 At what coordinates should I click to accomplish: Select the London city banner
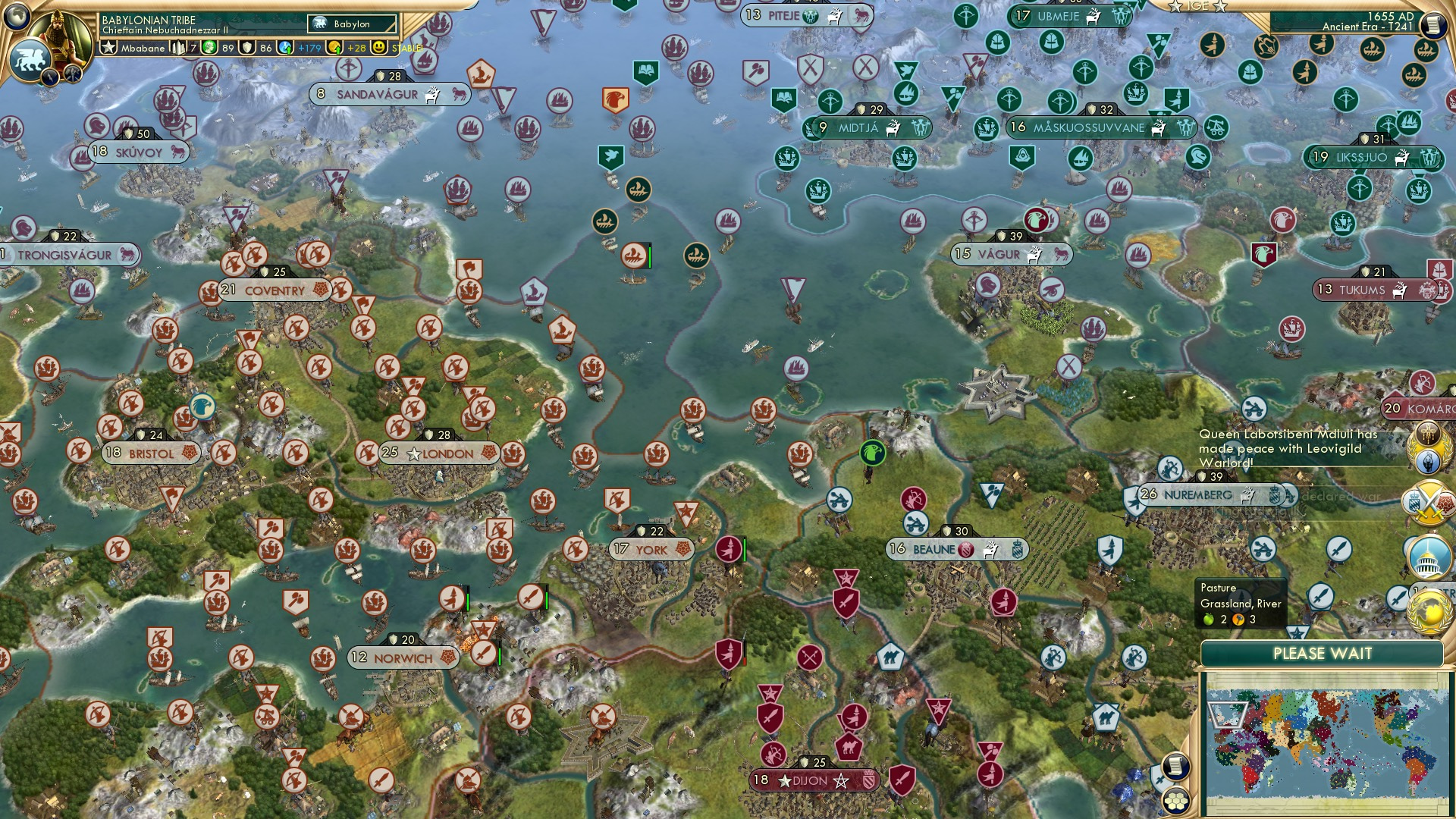440,453
